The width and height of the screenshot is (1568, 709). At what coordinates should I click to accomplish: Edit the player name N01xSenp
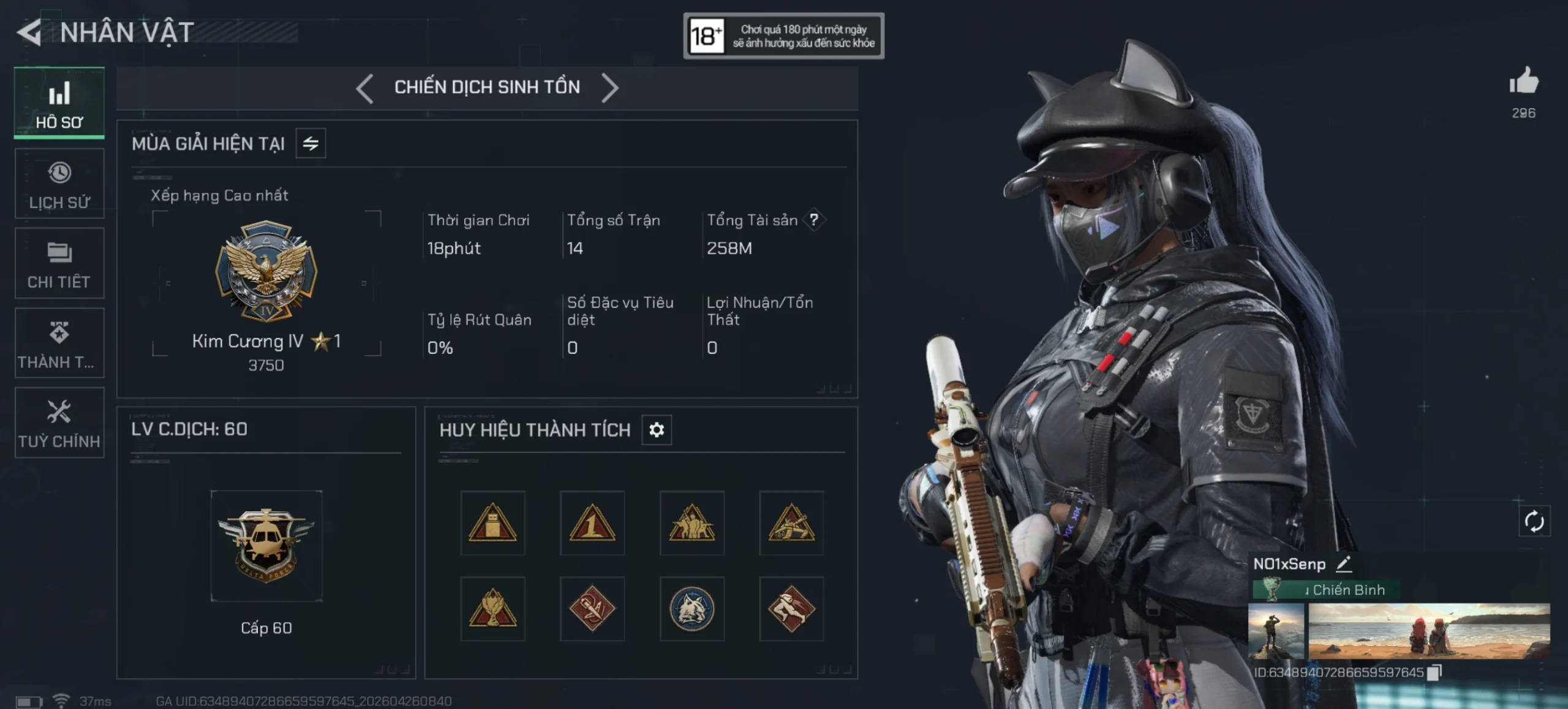coord(1344,563)
